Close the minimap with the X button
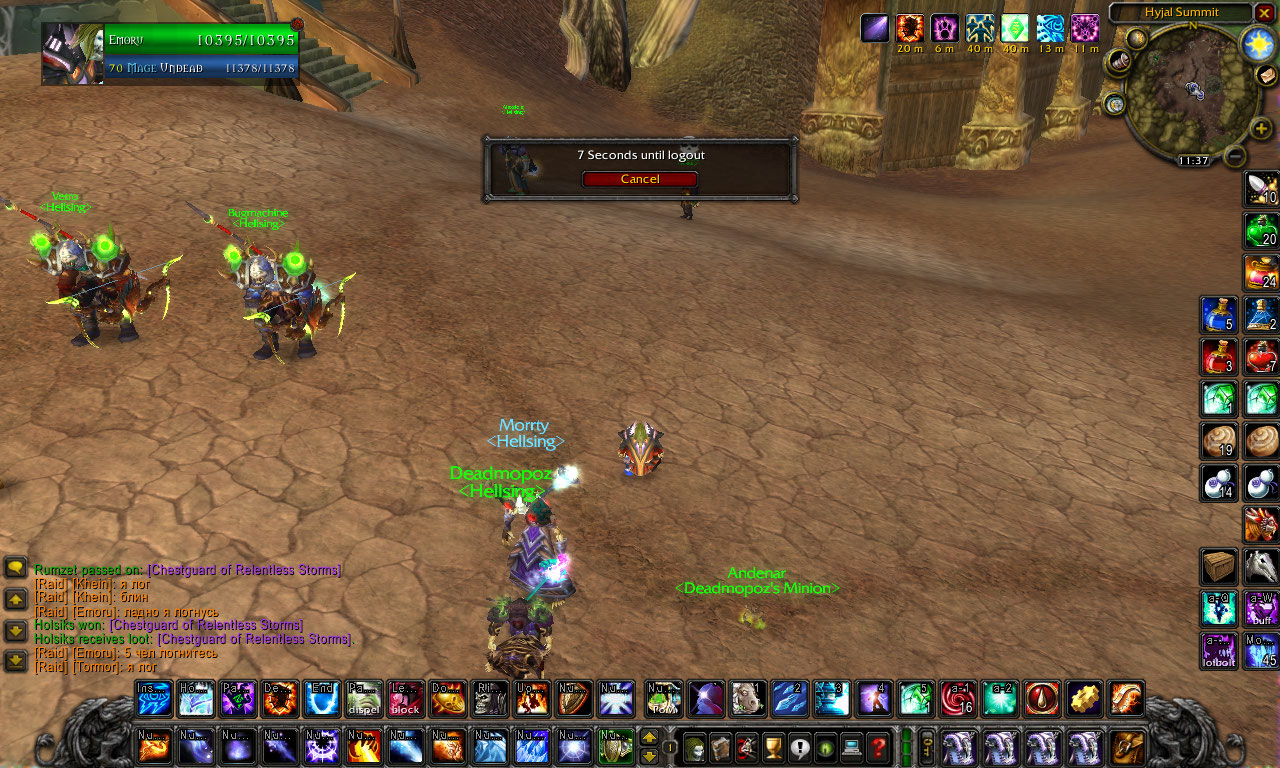The width and height of the screenshot is (1280, 768). click(x=1264, y=13)
